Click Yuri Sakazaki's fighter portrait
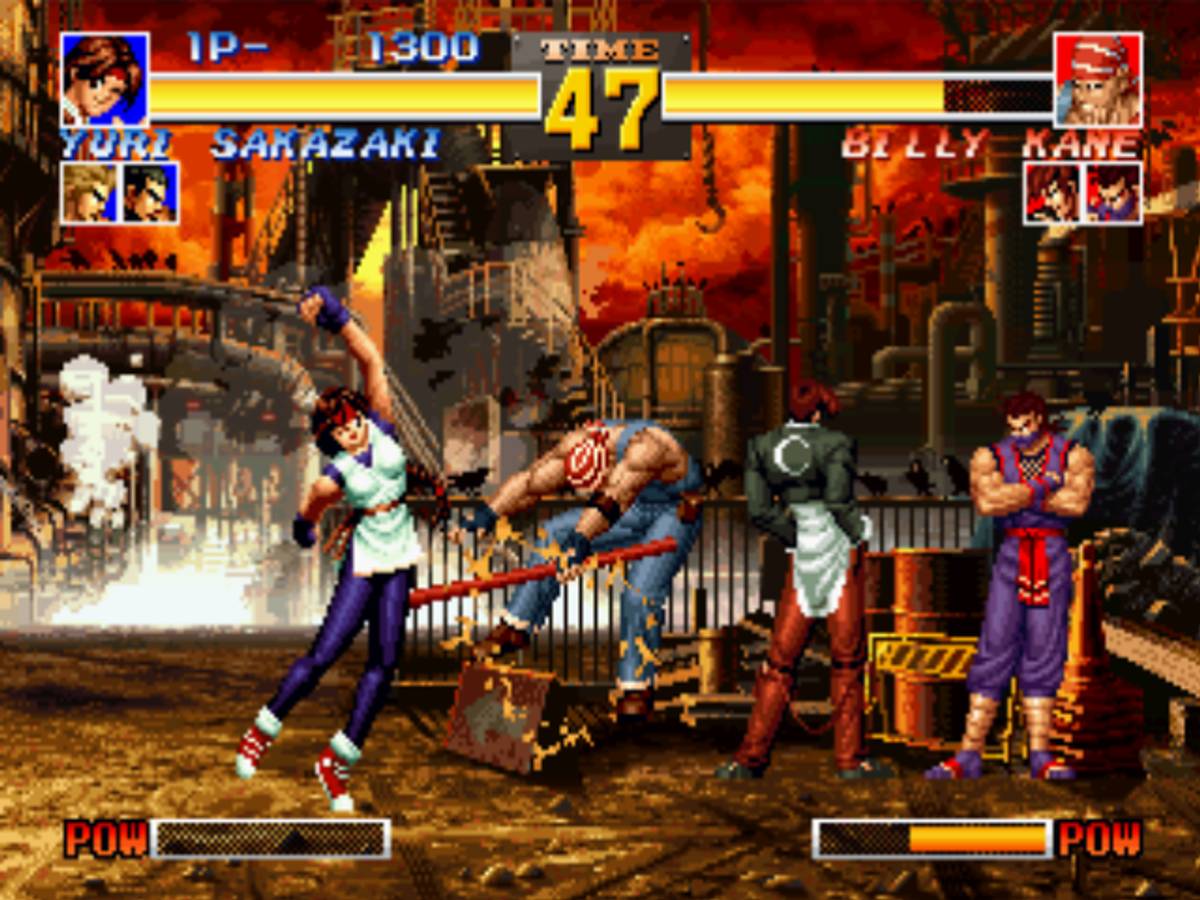The width and height of the screenshot is (1200, 900). pyautogui.click(x=105, y=79)
